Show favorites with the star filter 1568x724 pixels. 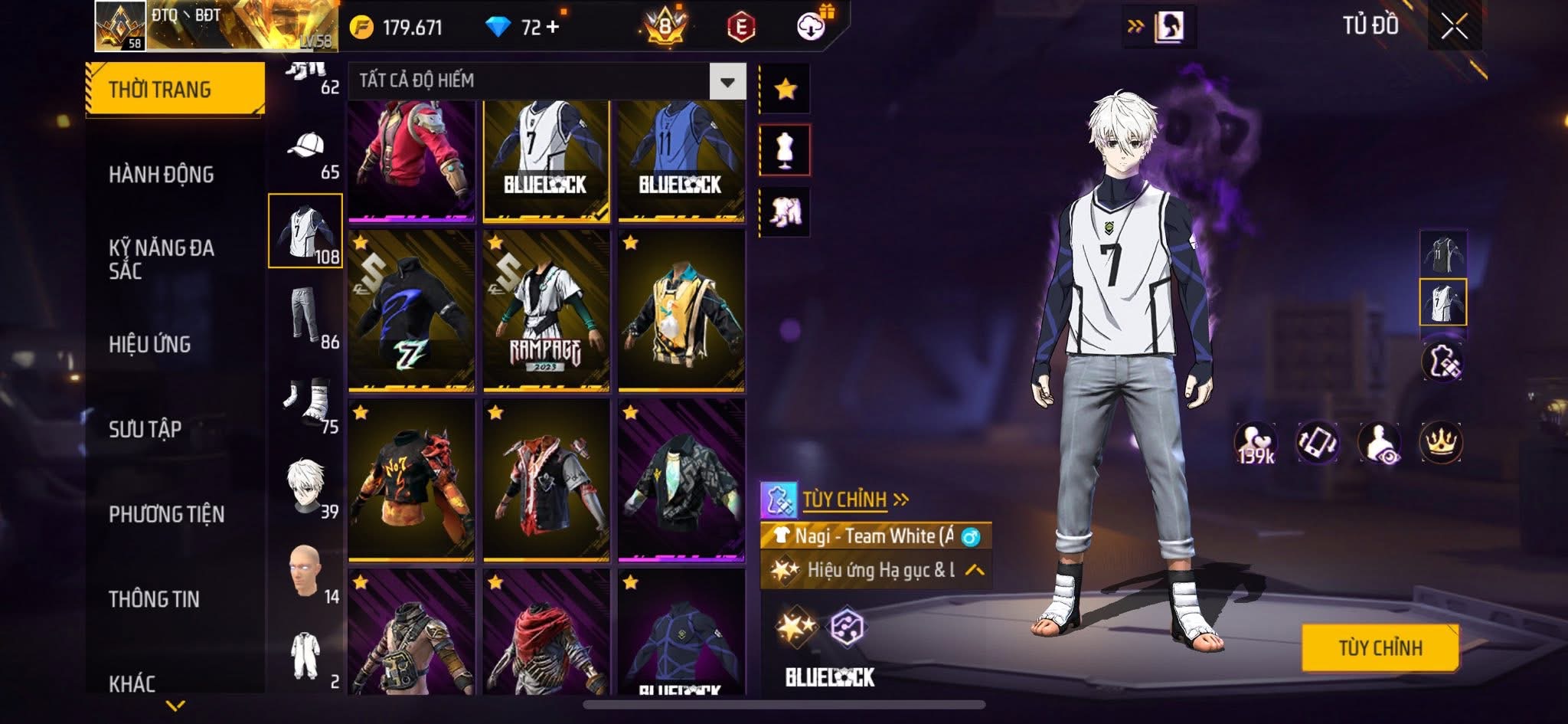point(785,89)
